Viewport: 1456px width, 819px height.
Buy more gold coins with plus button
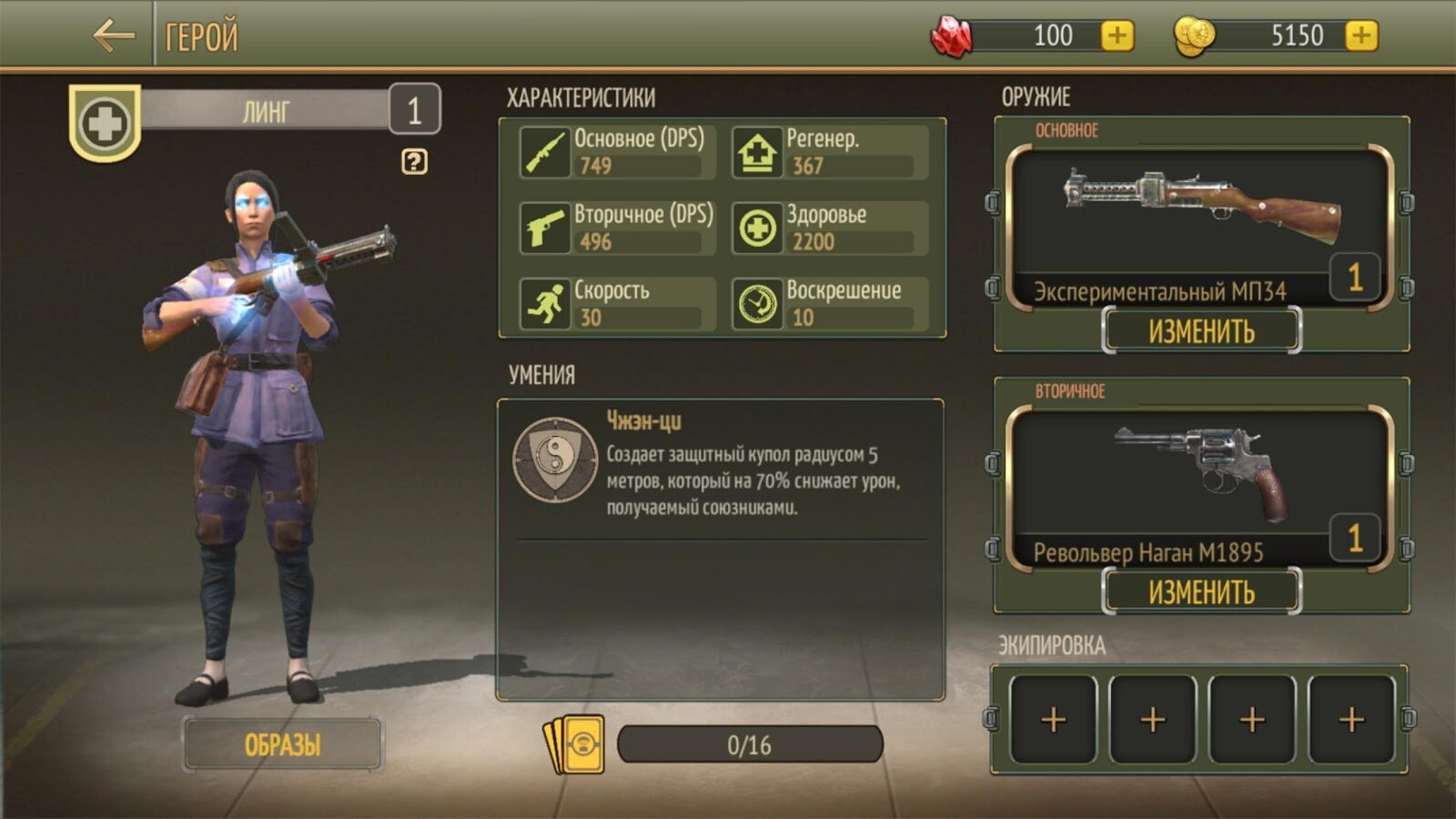point(1360,36)
